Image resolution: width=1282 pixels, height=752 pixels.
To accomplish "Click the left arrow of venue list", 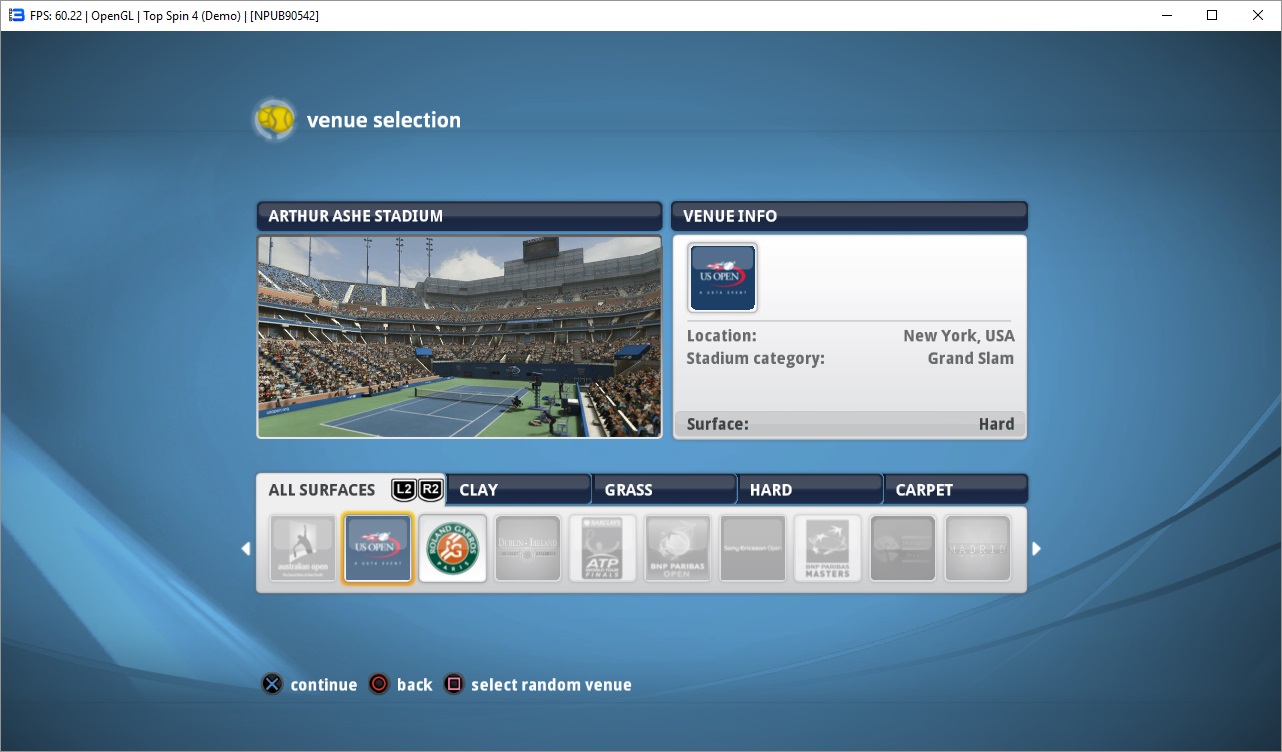I will tap(246, 549).
